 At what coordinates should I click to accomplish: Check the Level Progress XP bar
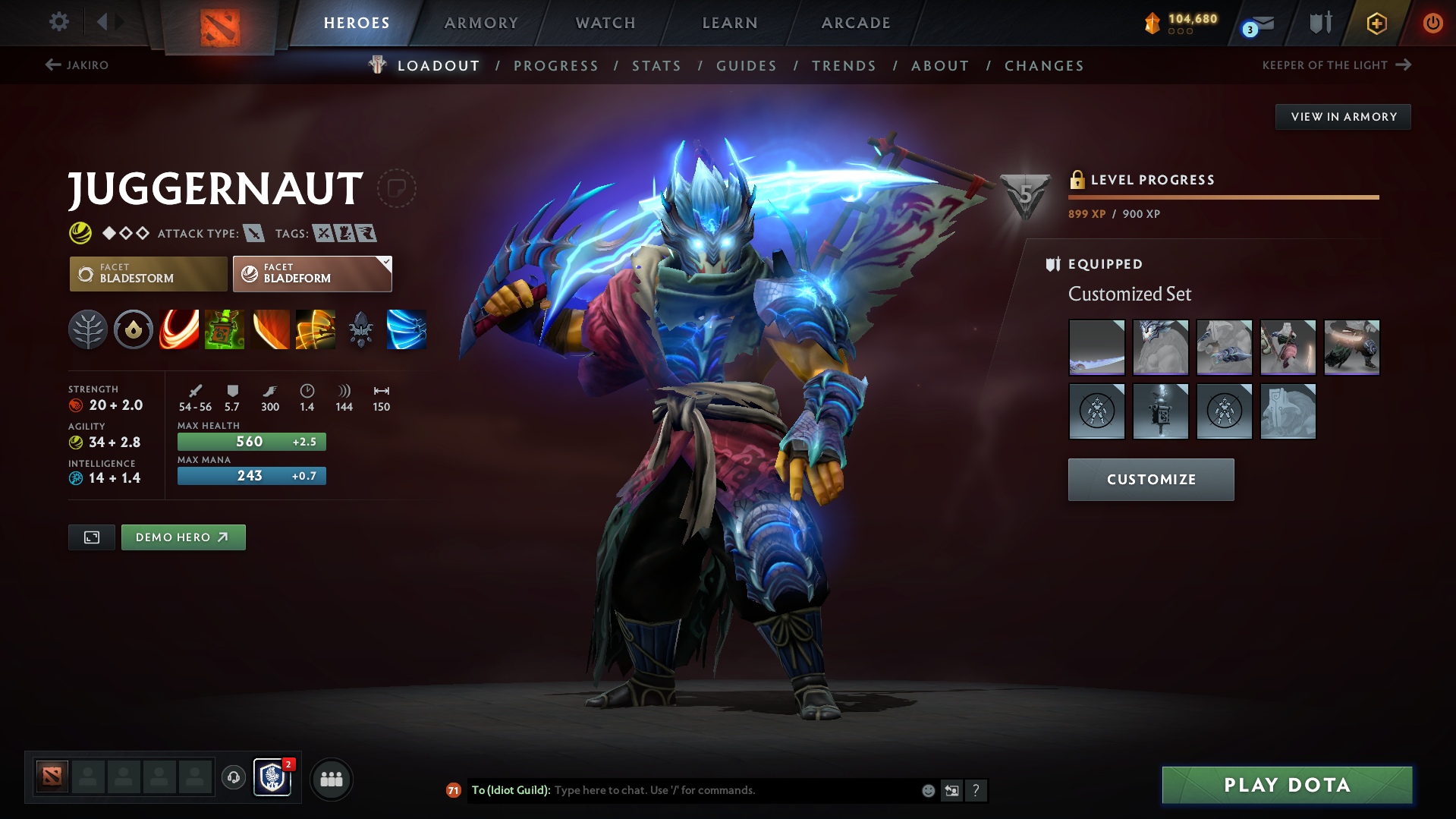coord(1223,197)
